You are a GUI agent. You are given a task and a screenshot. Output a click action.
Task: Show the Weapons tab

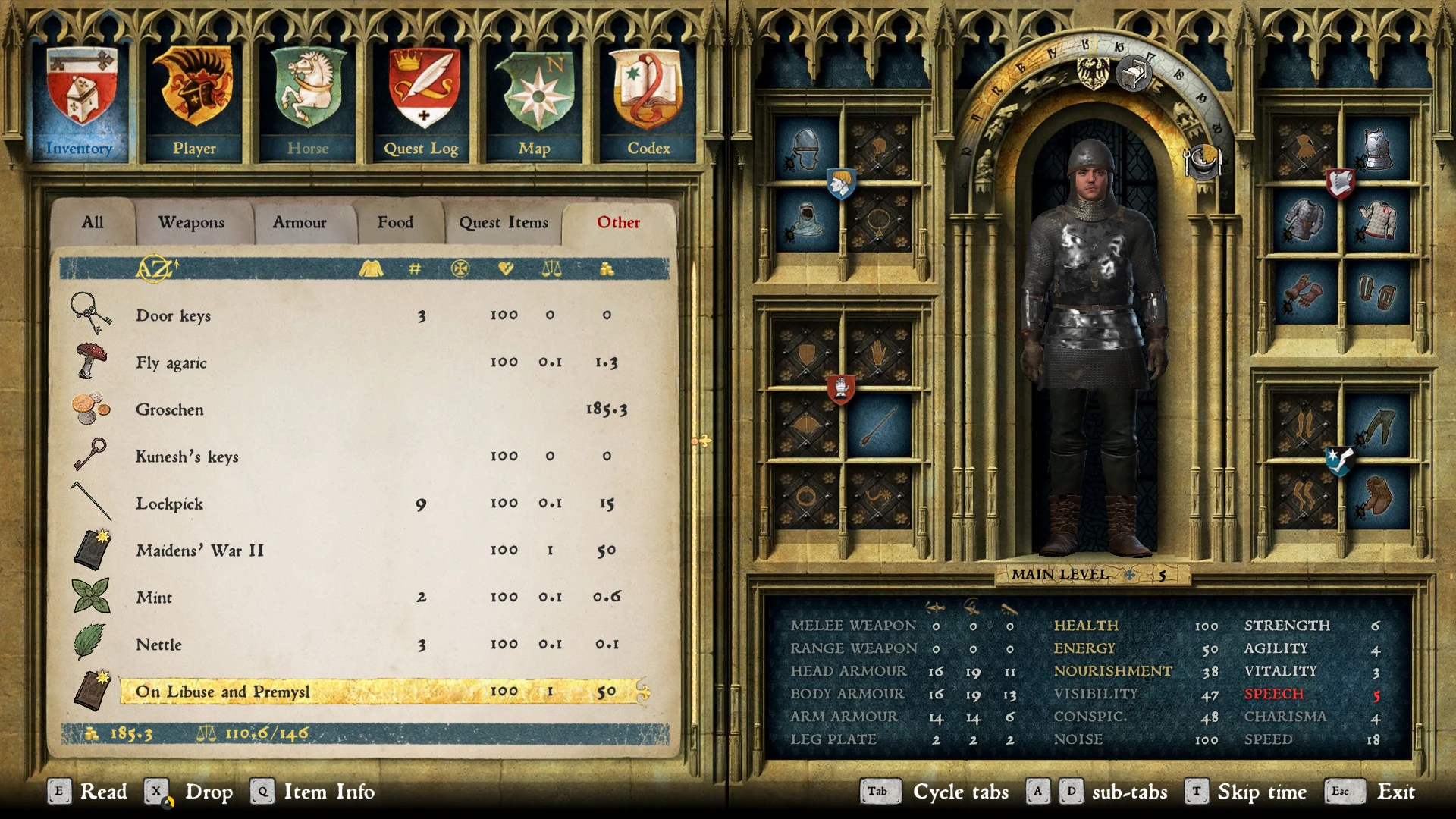coord(191,222)
